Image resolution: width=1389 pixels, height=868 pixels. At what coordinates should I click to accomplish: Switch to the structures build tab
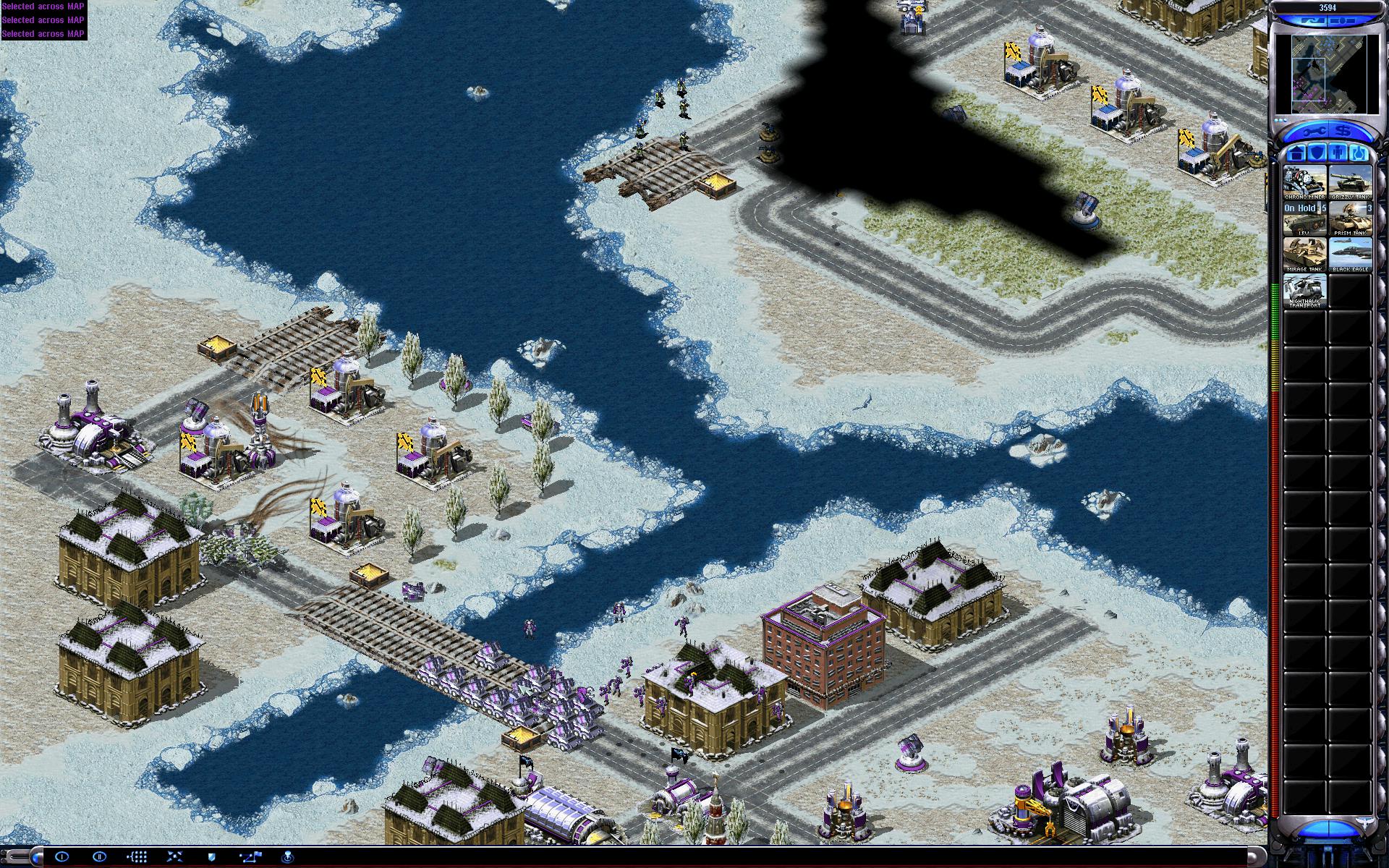[1296, 153]
